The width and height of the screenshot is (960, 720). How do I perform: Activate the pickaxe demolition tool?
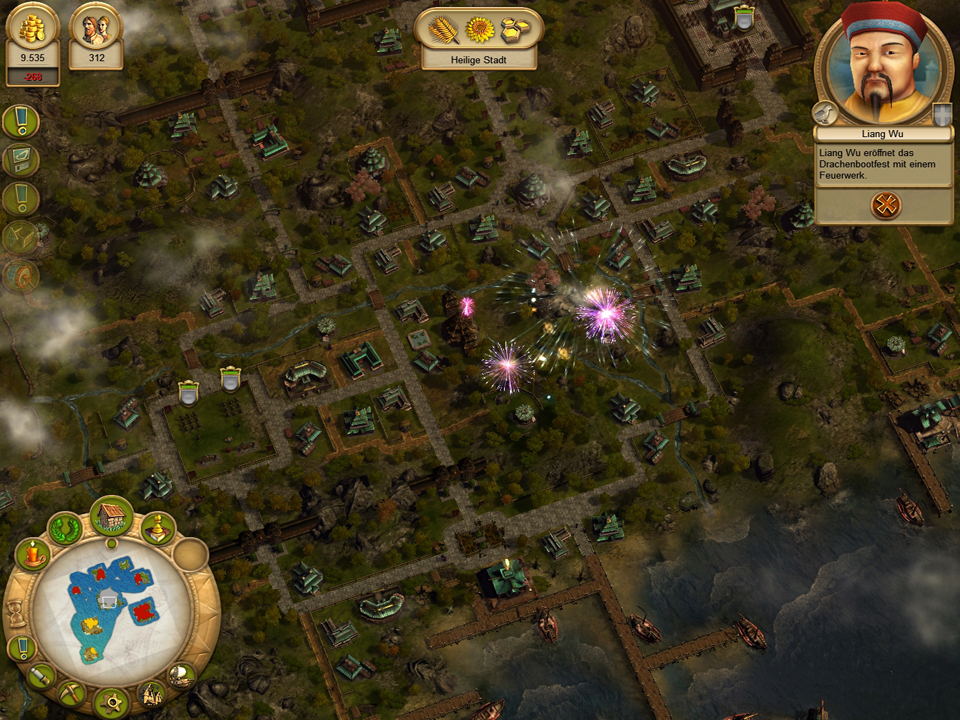(72, 692)
